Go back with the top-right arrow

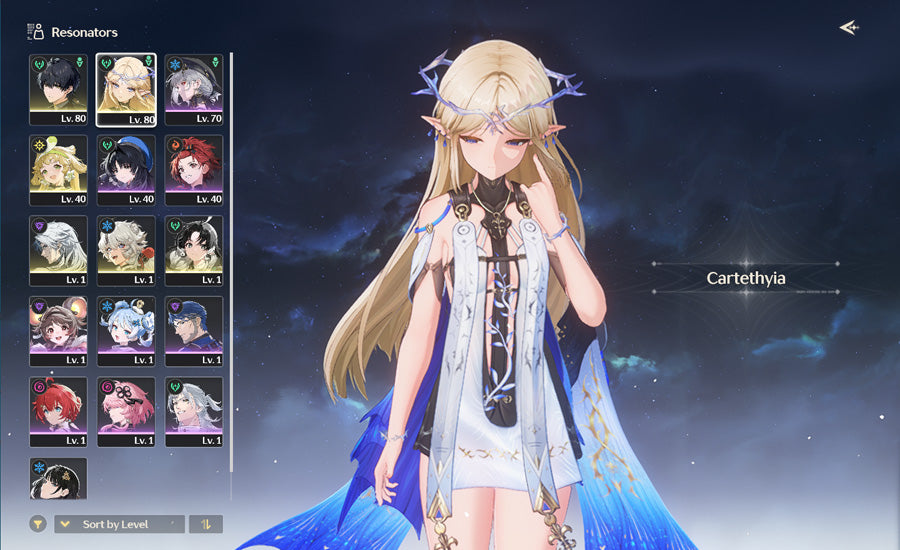pos(849,28)
